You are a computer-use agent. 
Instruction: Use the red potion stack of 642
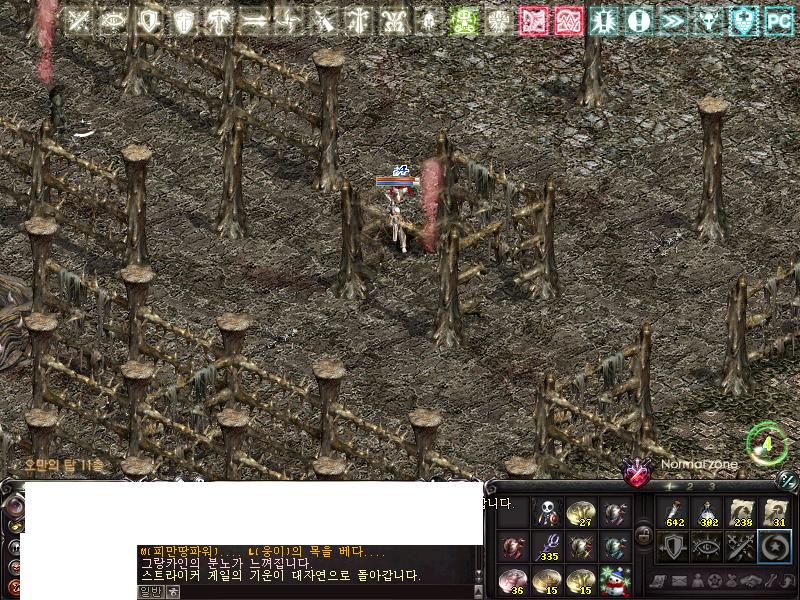[675, 514]
